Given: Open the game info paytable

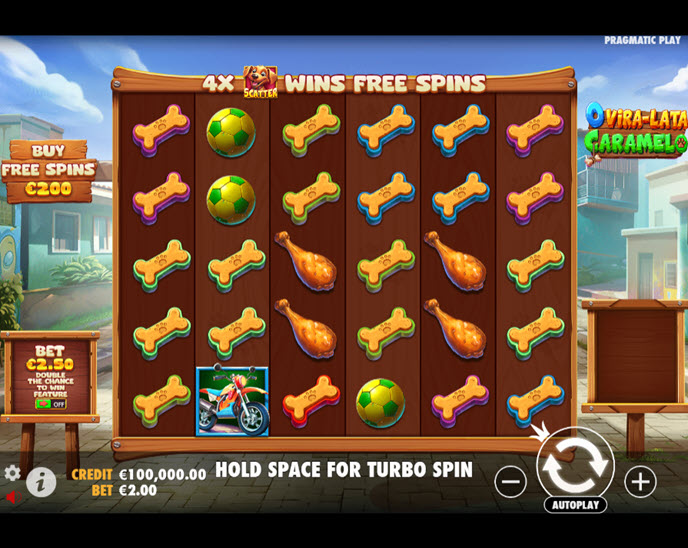Looking at the screenshot, I should coord(41,482).
